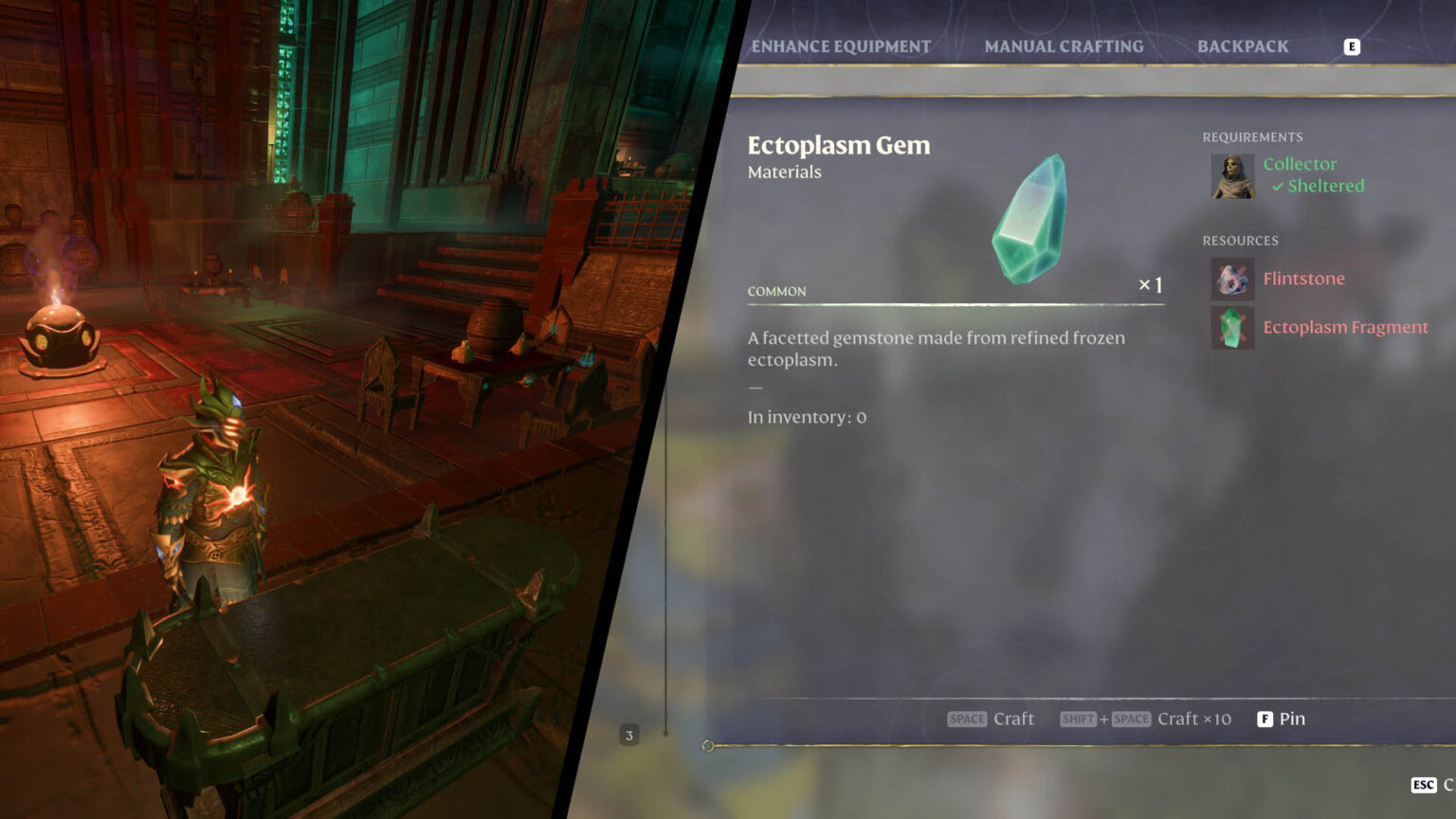The width and height of the screenshot is (1456, 819).
Task: Click the Common rarity bar
Action: [777, 292]
